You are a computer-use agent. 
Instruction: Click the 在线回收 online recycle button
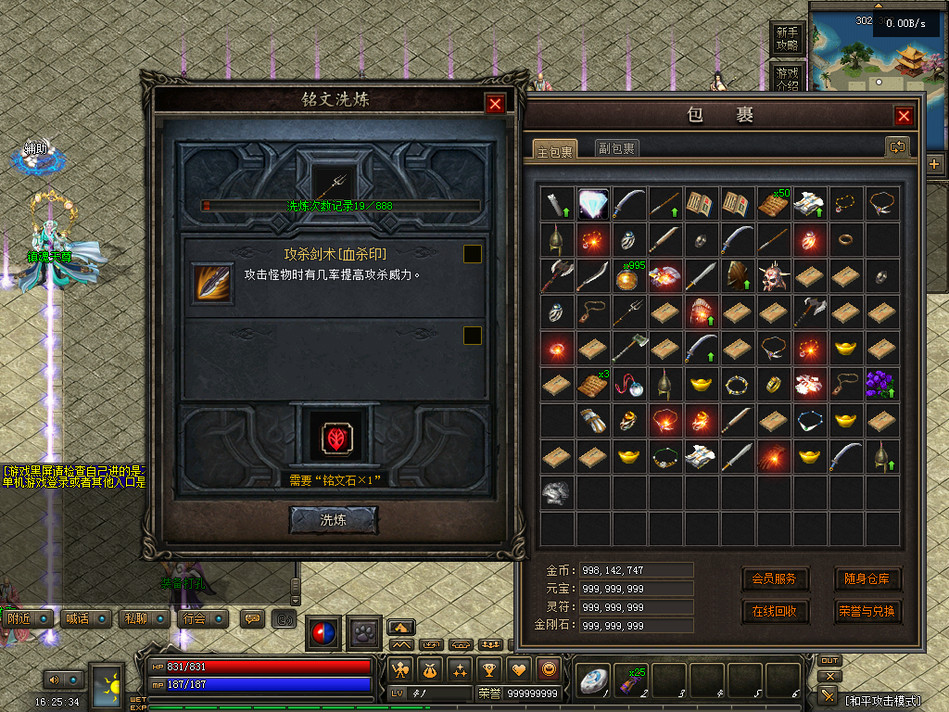coord(773,611)
